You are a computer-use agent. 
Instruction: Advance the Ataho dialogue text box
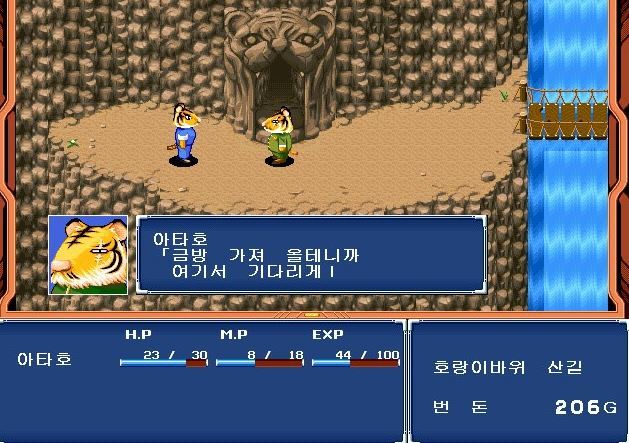click(x=311, y=255)
